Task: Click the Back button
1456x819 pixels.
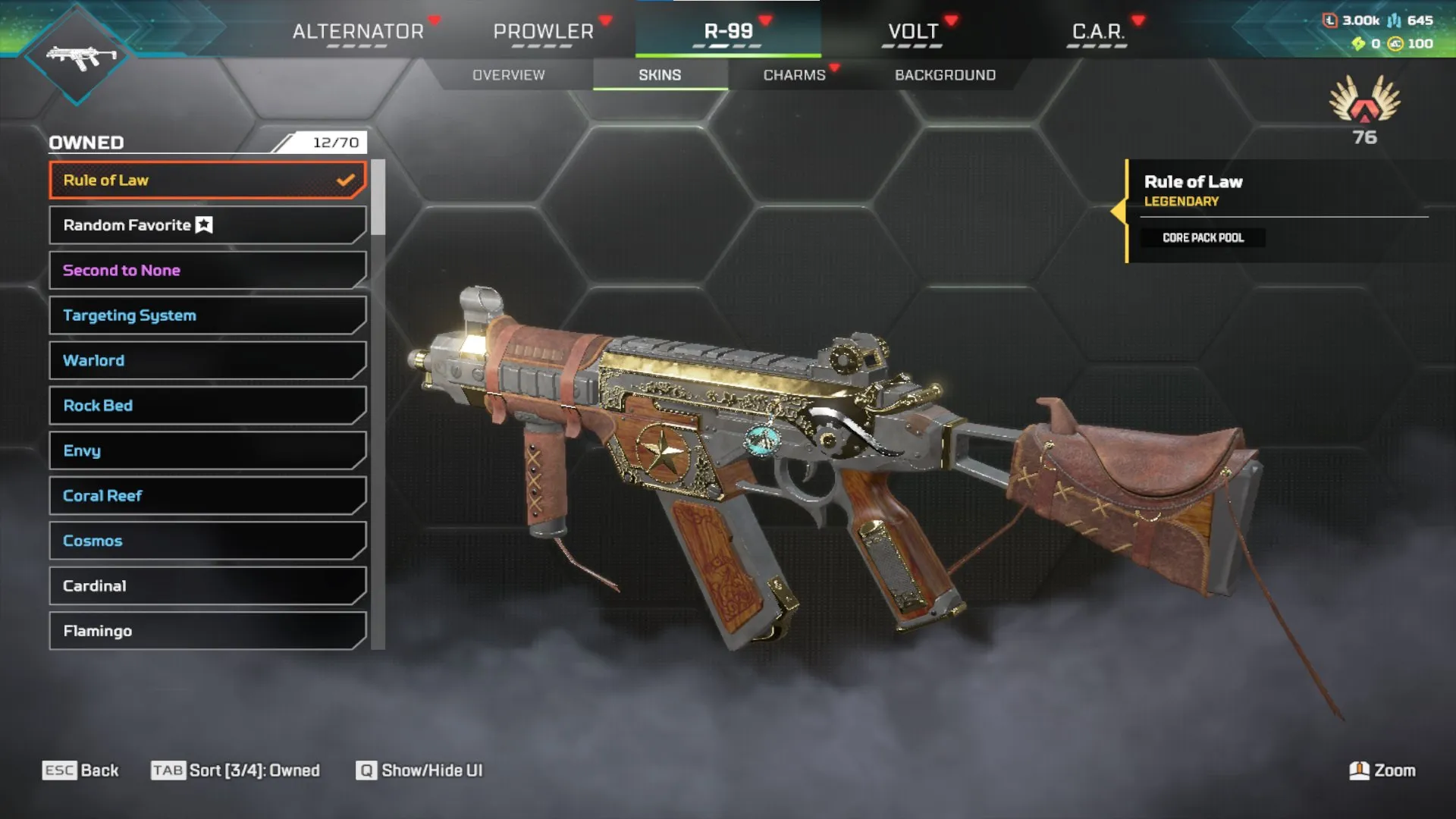Action: click(x=82, y=770)
